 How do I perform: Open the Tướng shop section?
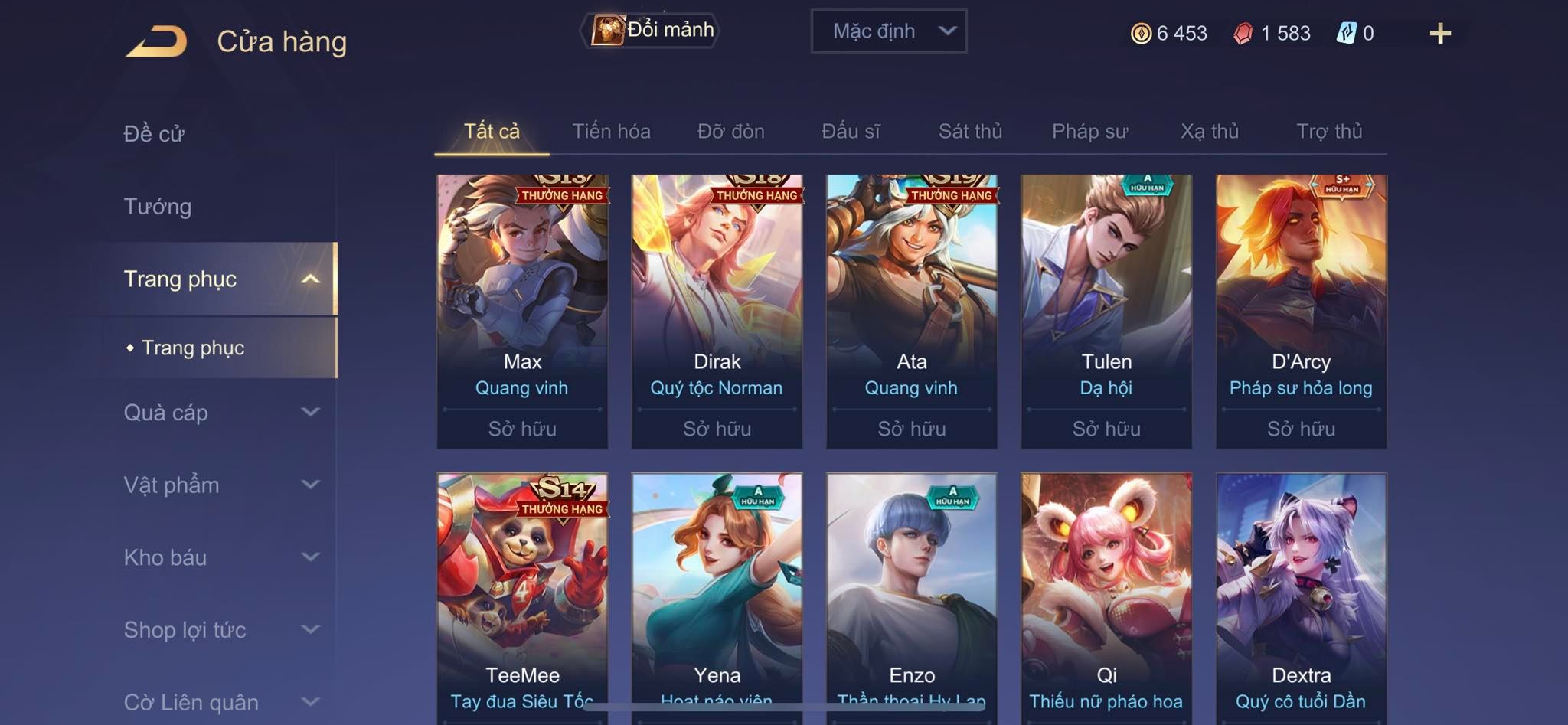click(x=158, y=207)
